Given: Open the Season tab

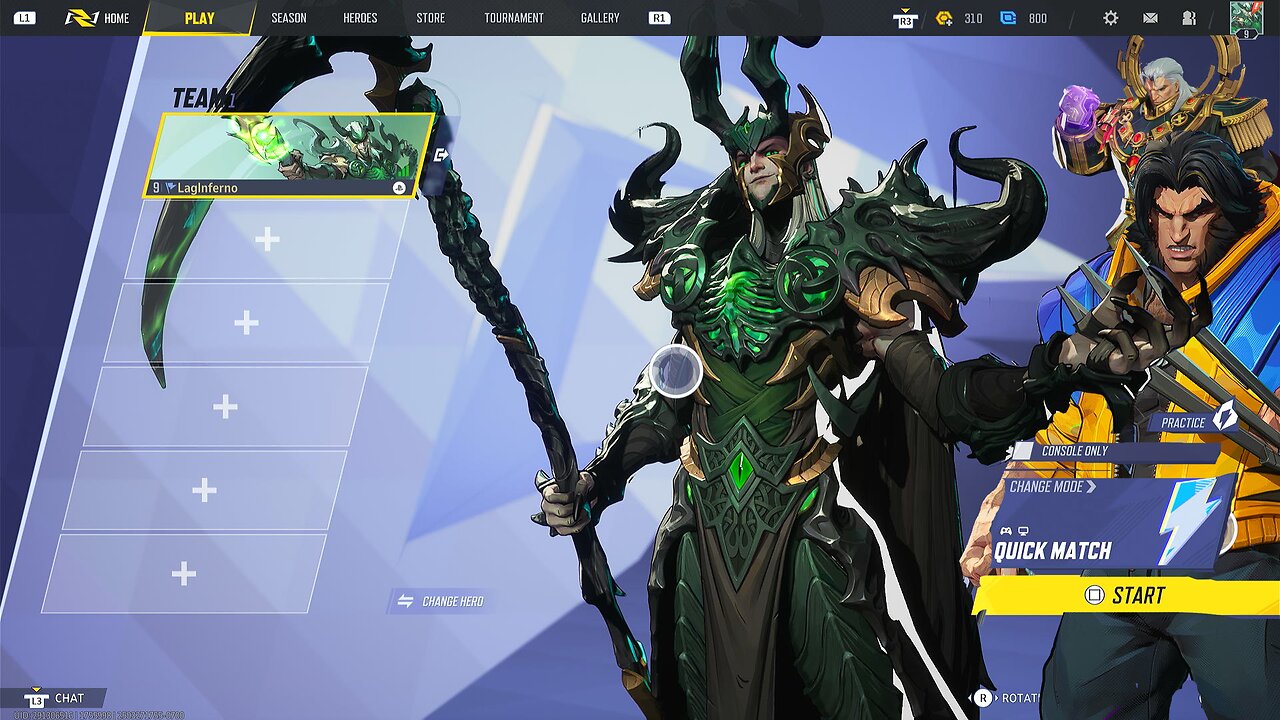Looking at the screenshot, I should (289, 18).
